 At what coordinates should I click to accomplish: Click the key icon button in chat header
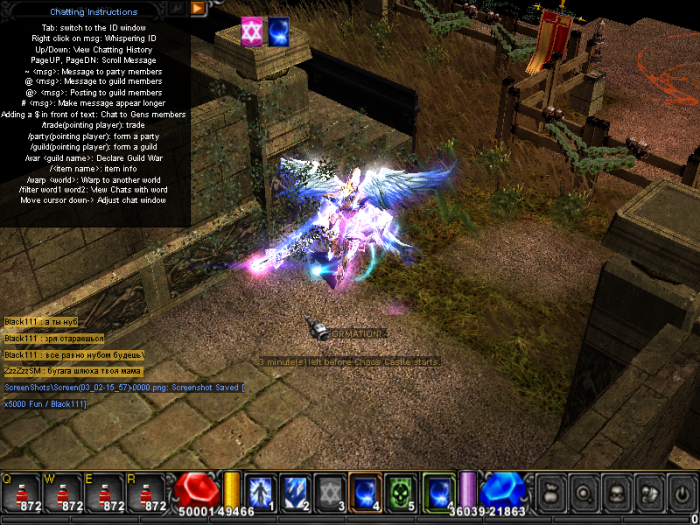[178, 8]
